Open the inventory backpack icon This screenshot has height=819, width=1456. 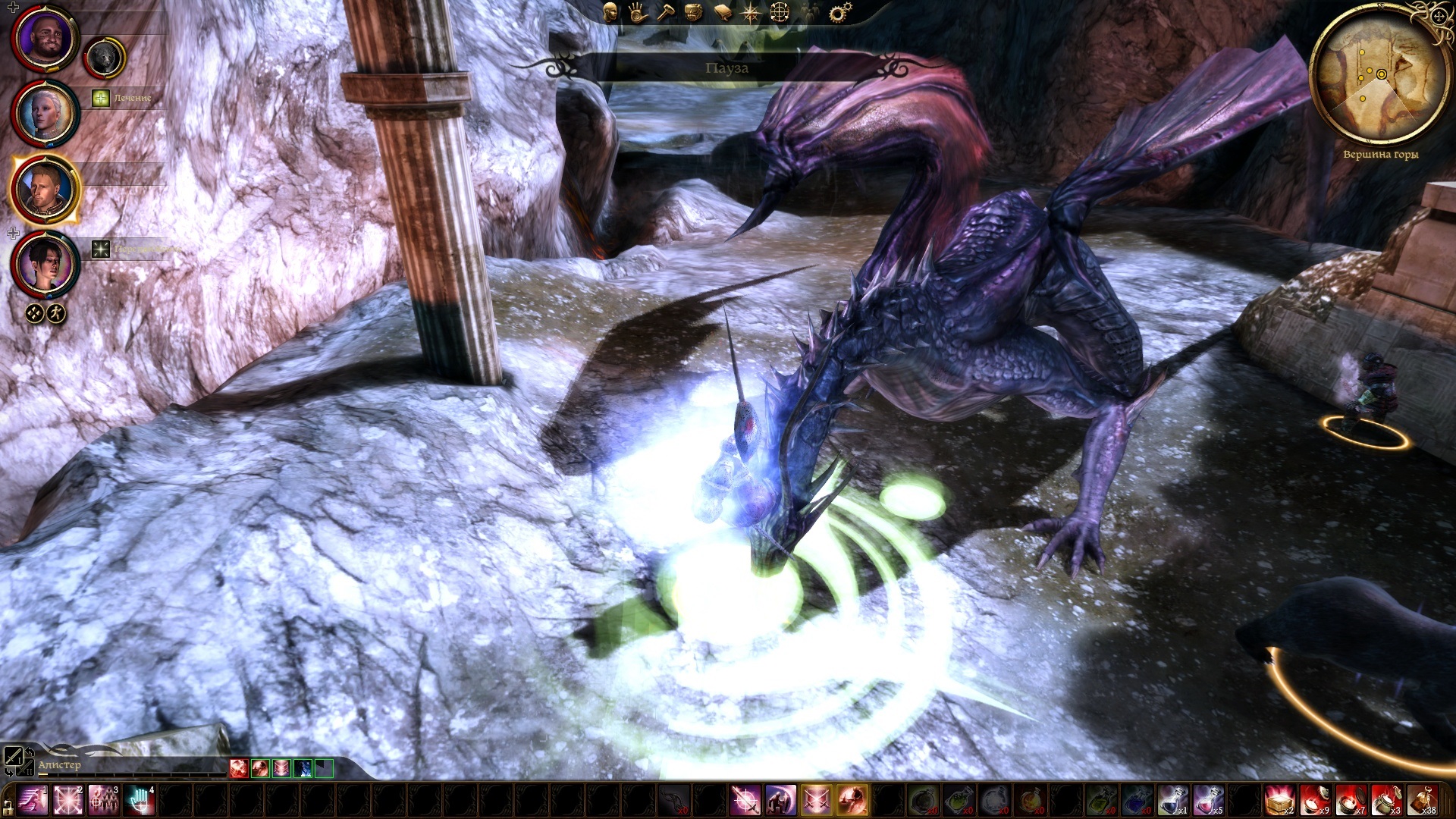click(693, 12)
